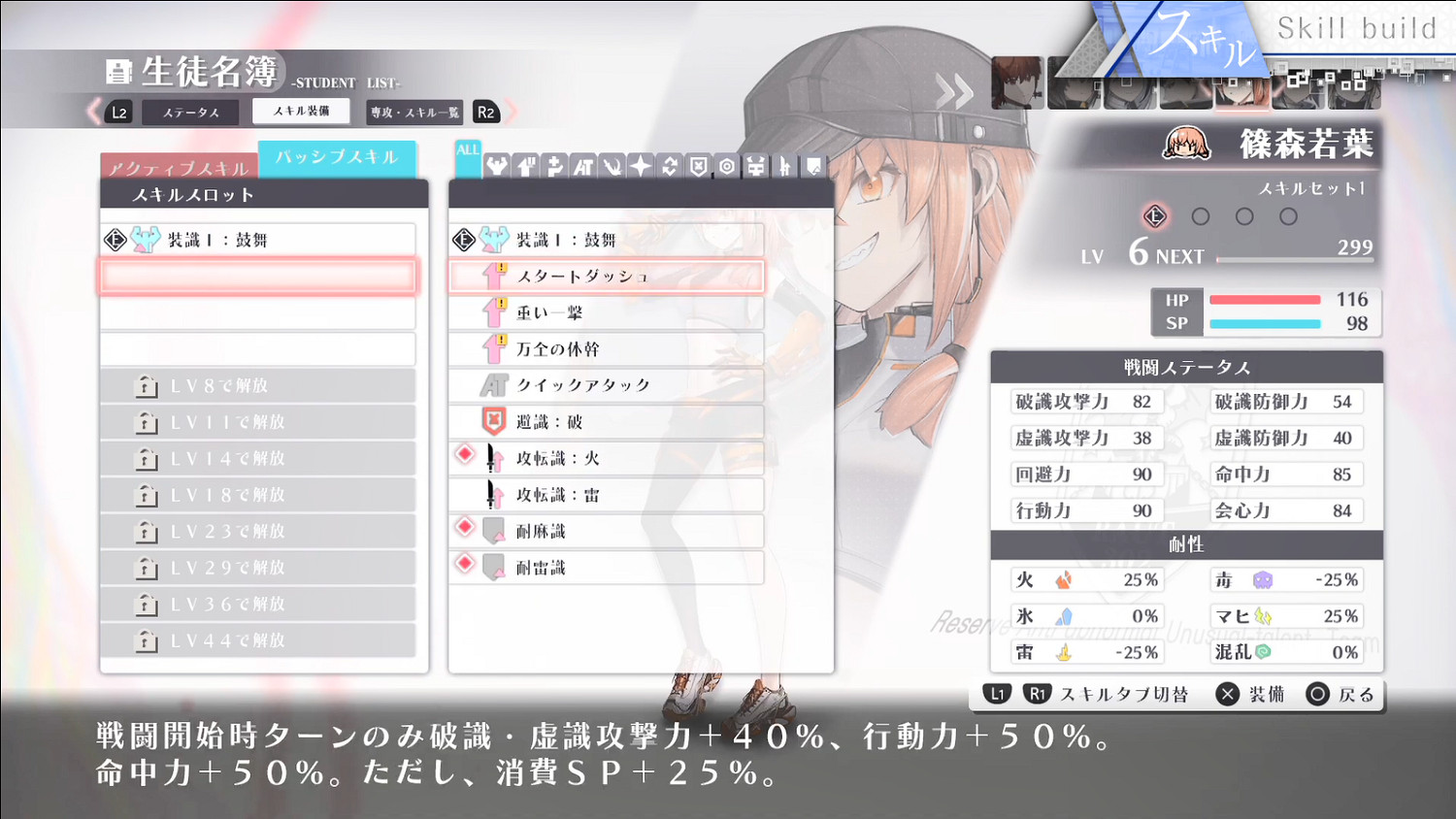Select the cycling arrows skill filter icon
The height and width of the screenshot is (819, 1456).
[x=668, y=166]
